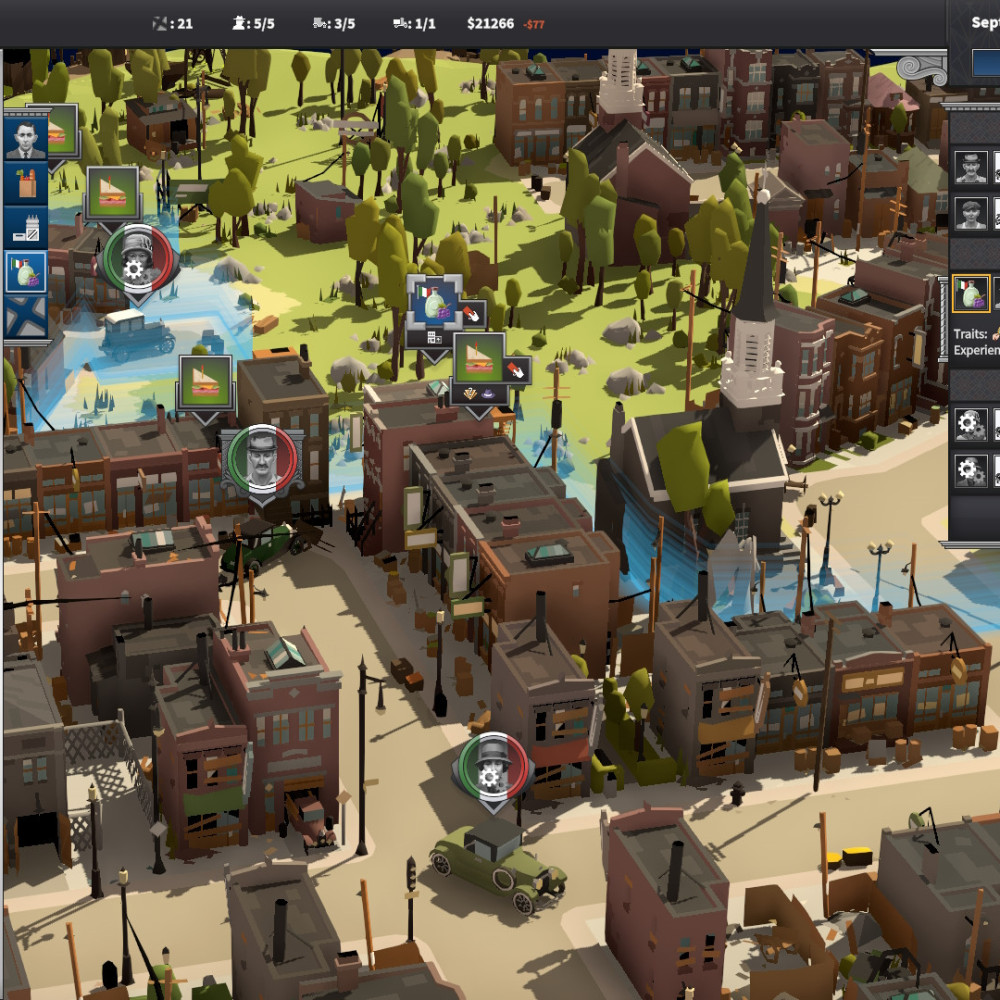Choose the flat-cap man portrait in right panel

[x=970, y=213]
